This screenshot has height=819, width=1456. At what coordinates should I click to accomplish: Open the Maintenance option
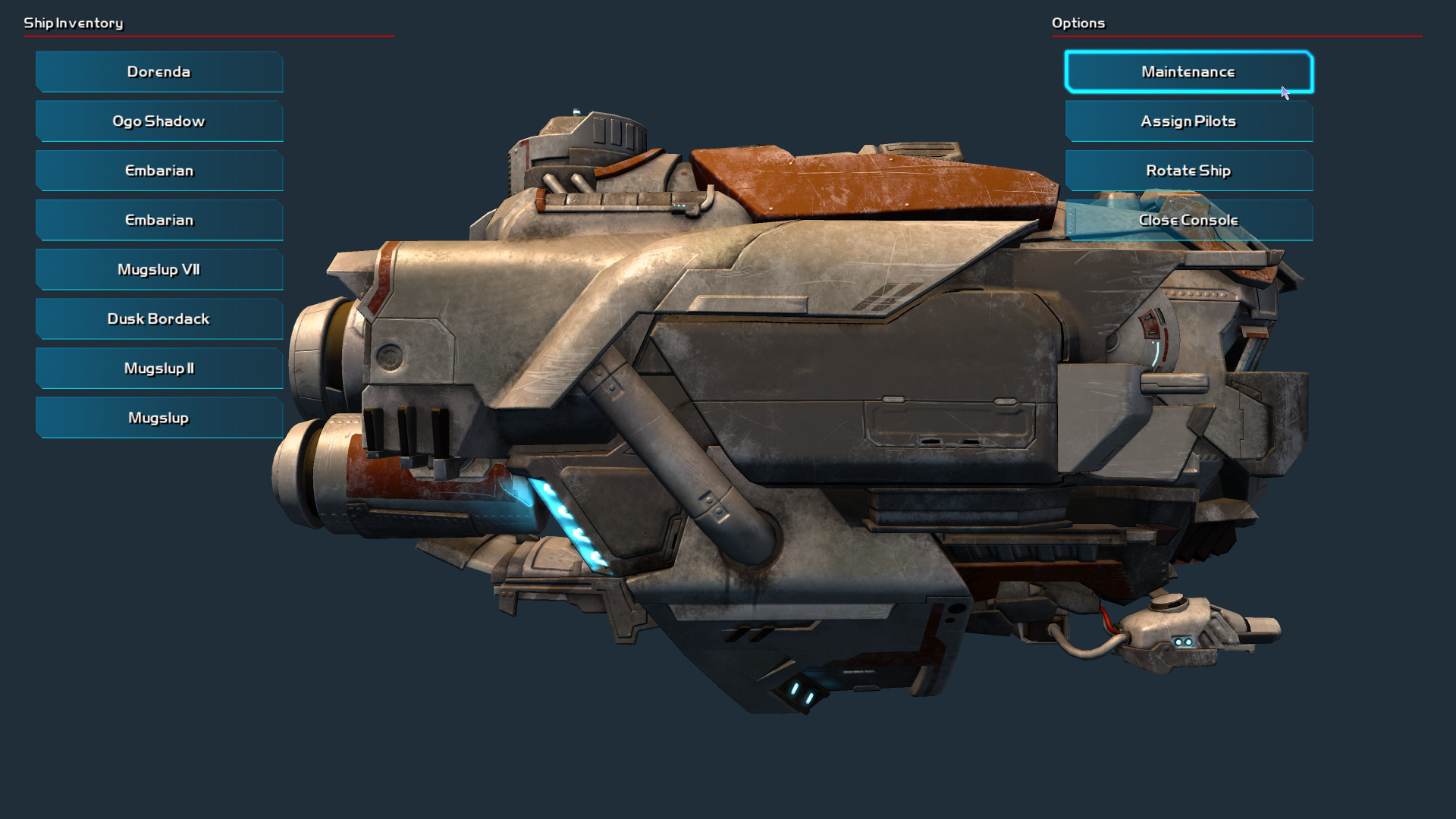[1188, 71]
